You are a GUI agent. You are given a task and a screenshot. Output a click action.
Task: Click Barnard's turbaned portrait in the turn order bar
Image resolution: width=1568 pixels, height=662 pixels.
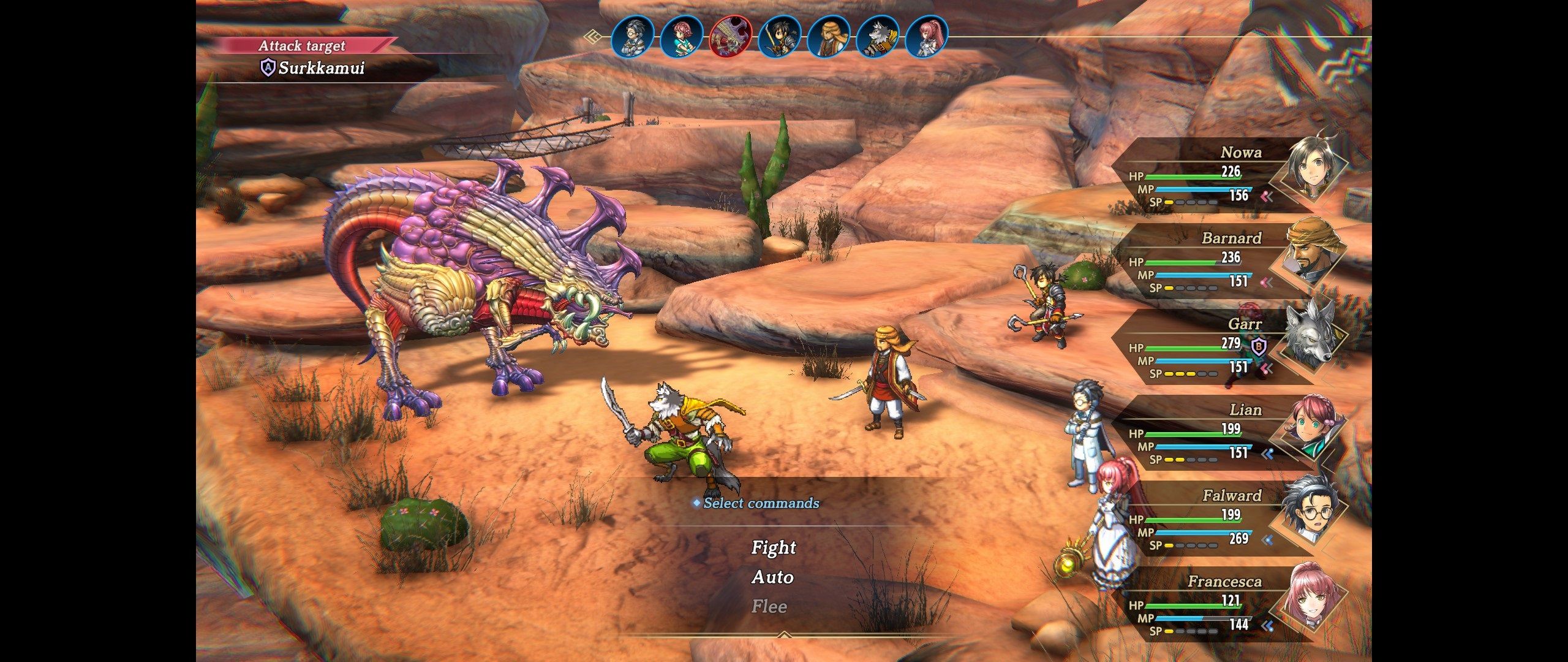[828, 38]
